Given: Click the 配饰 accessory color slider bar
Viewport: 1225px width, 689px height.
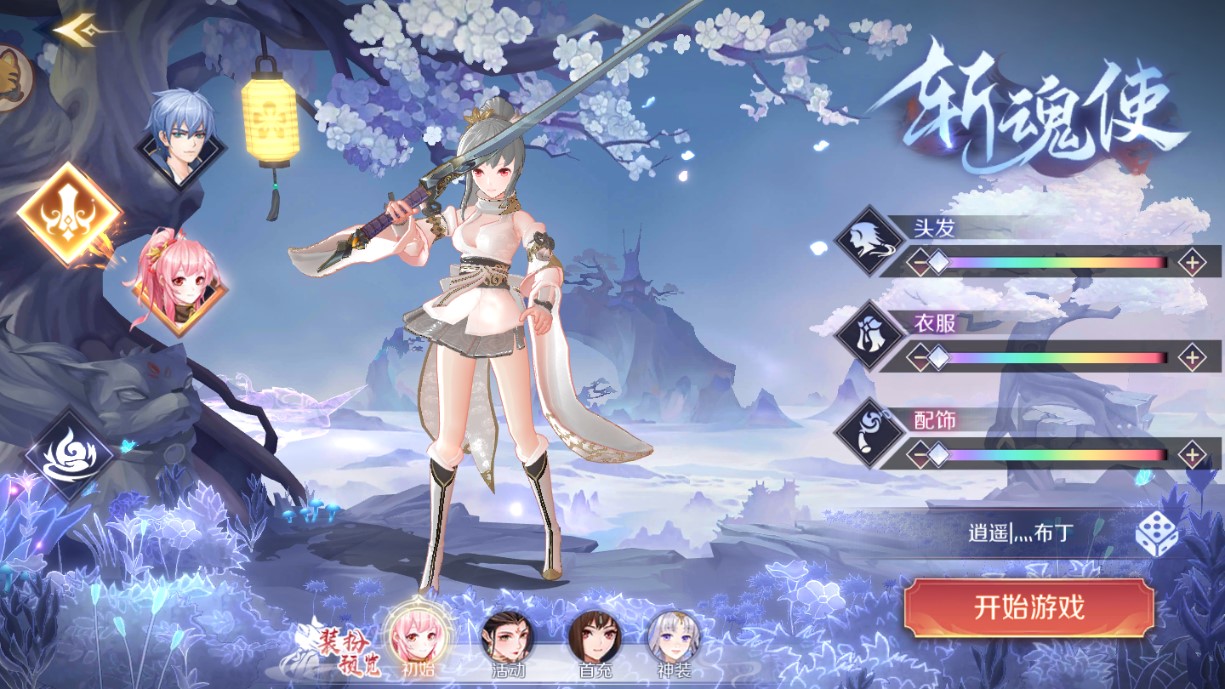Looking at the screenshot, I should [x=1055, y=455].
